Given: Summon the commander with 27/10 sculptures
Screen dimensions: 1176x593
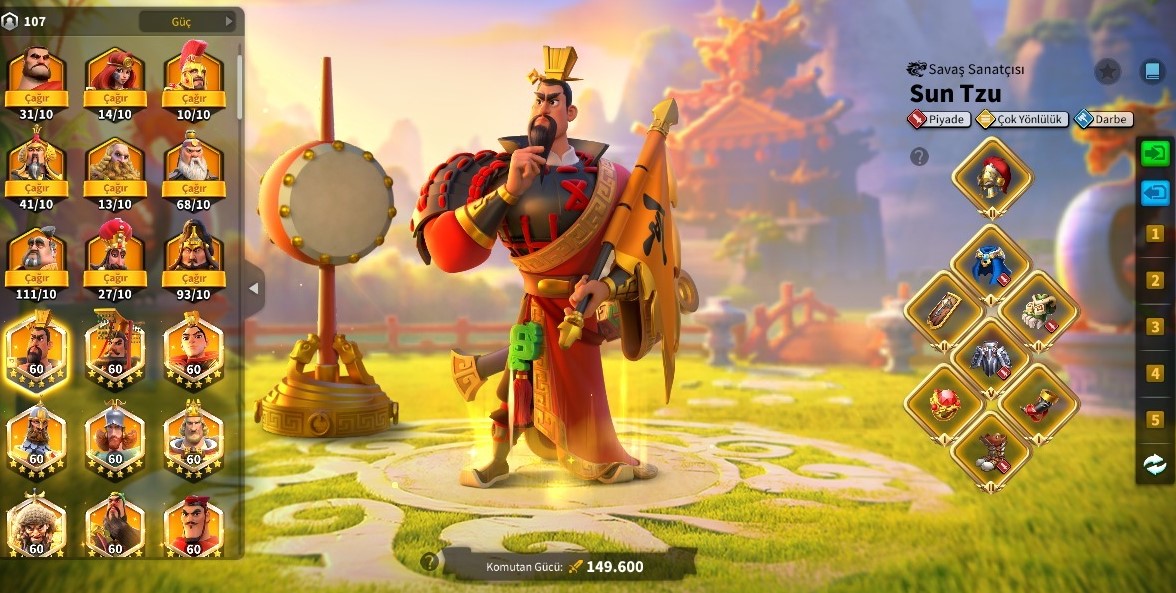Looking at the screenshot, I should coord(115,277).
